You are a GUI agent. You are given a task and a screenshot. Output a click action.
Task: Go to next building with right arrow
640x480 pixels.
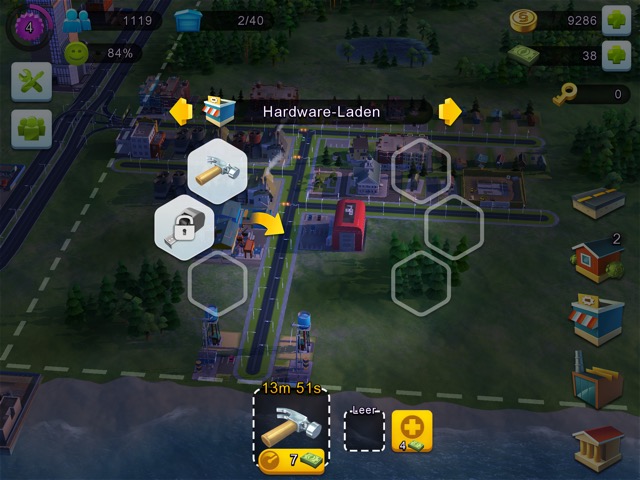[x=450, y=111]
